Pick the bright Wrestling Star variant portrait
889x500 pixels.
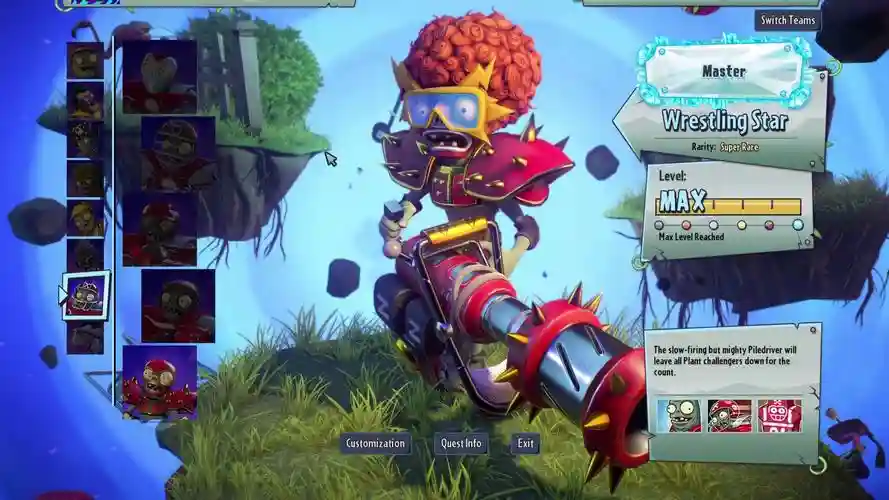click(159, 381)
